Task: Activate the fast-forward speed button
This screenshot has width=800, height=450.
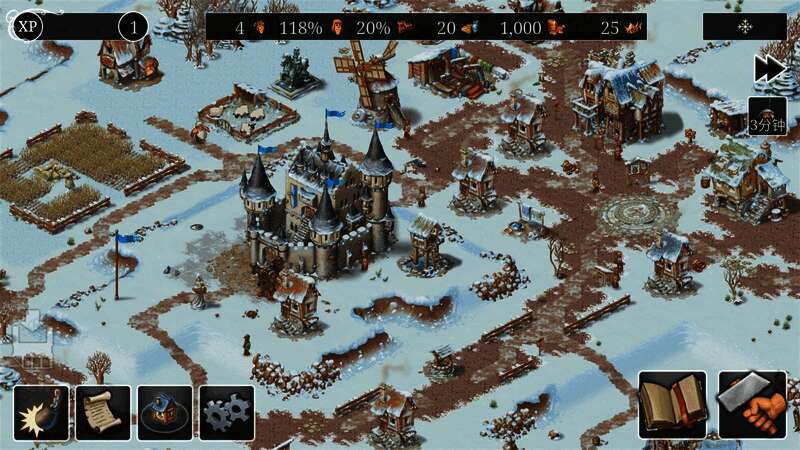Action: click(x=768, y=68)
